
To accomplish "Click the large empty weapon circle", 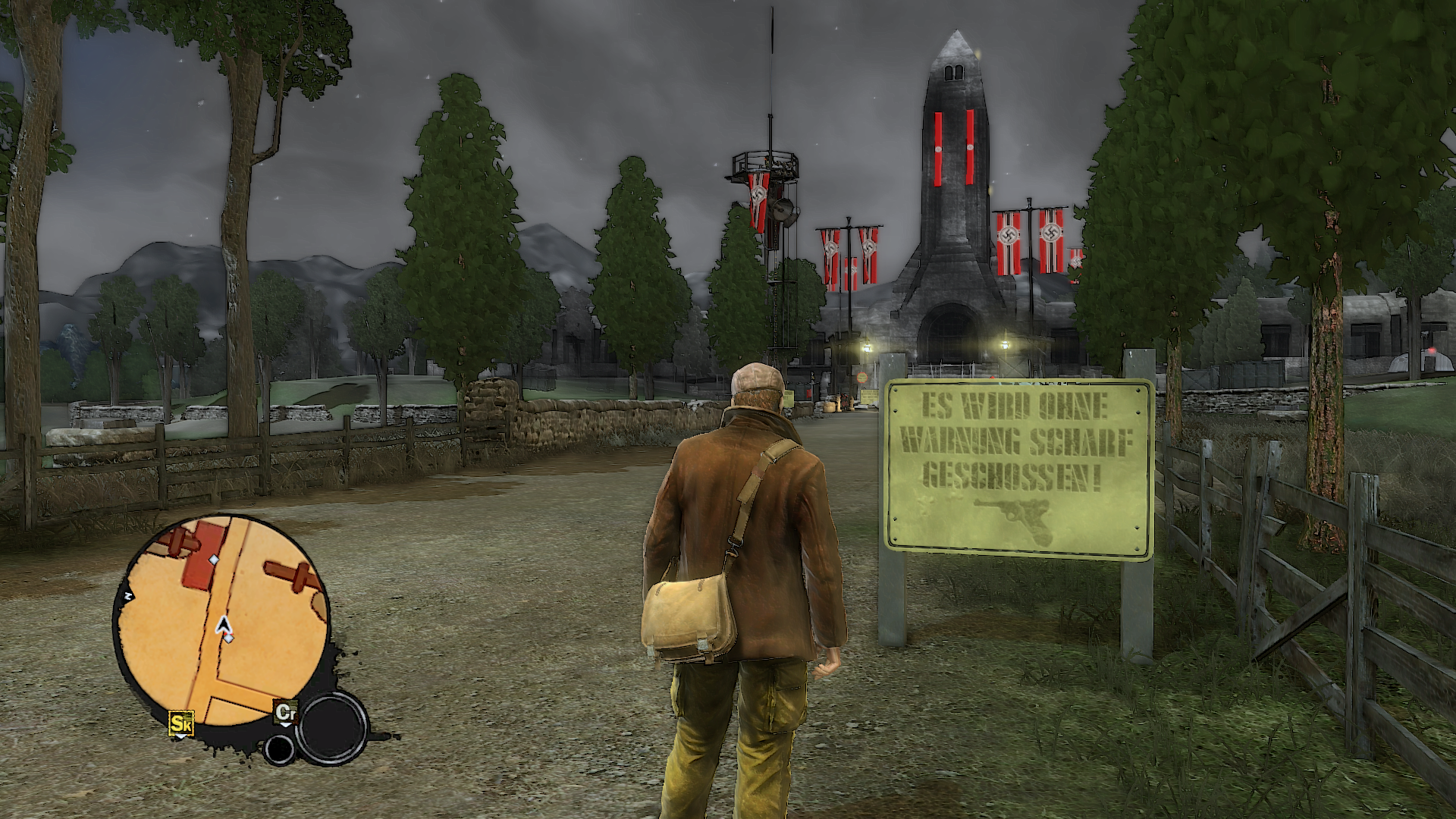I will (x=331, y=727).
